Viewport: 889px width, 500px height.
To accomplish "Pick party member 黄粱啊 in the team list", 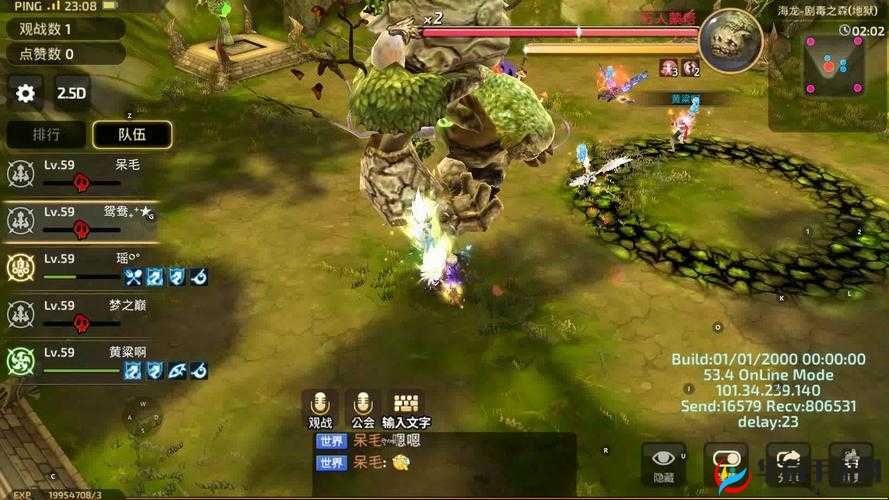I will (80, 361).
